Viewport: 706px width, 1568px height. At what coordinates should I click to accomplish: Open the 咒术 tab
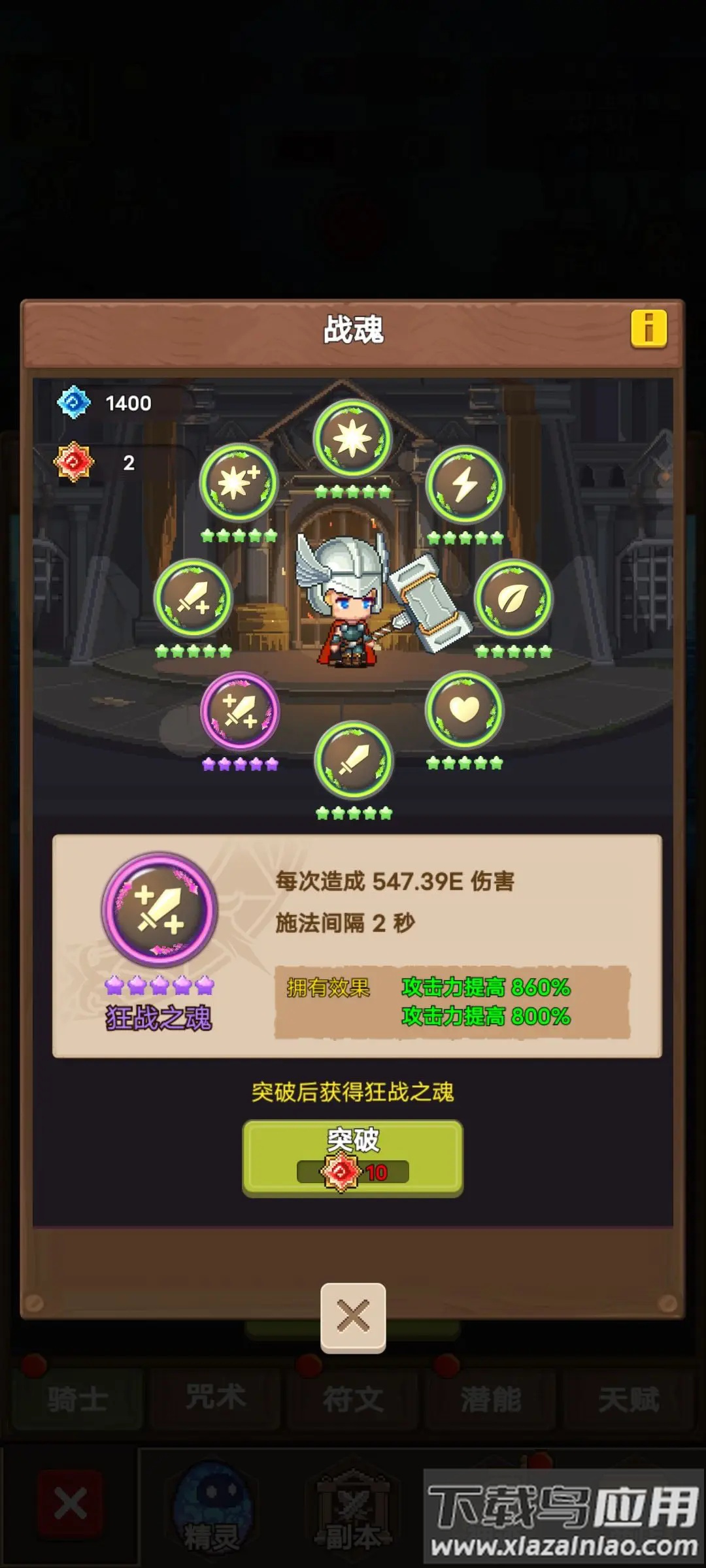point(215,1399)
